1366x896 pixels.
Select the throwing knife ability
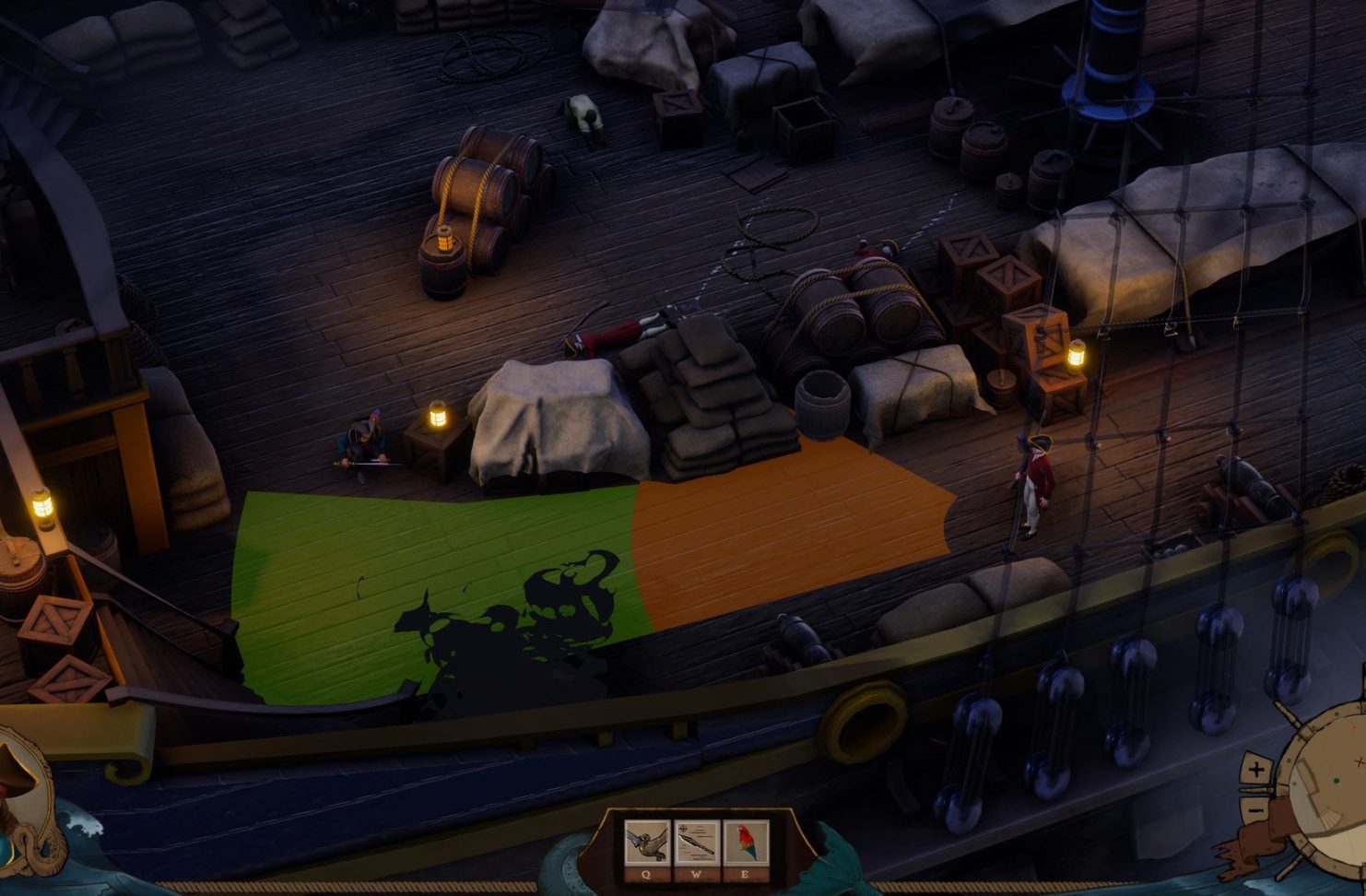point(697,843)
